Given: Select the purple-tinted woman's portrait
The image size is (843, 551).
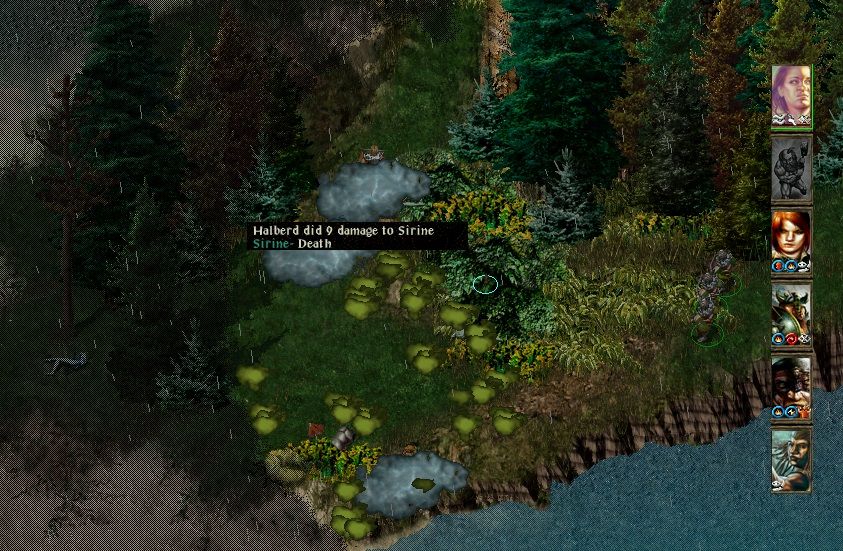Looking at the screenshot, I should (x=791, y=96).
